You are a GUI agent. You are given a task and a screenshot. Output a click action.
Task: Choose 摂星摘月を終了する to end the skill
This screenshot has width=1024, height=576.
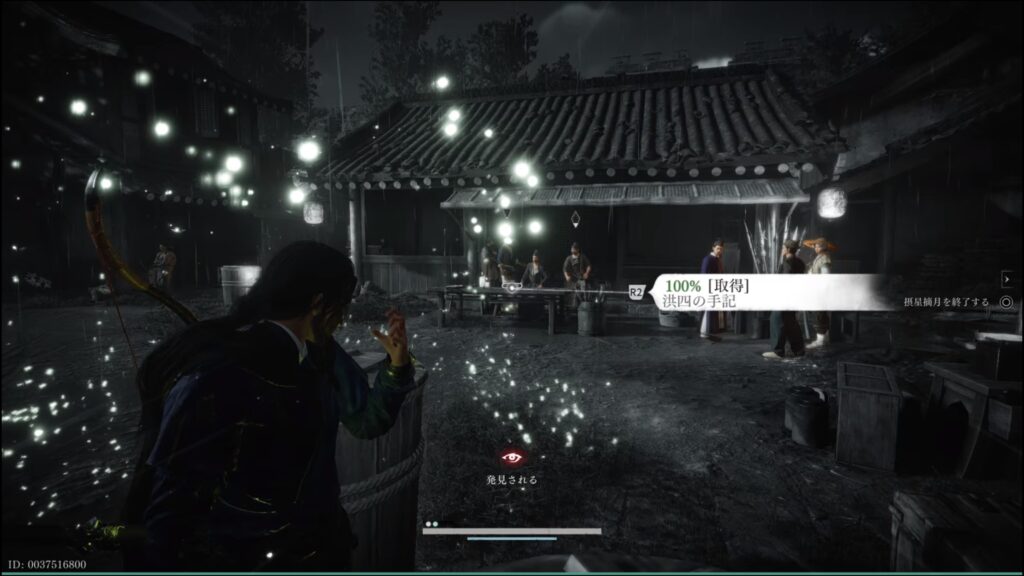tap(945, 301)
